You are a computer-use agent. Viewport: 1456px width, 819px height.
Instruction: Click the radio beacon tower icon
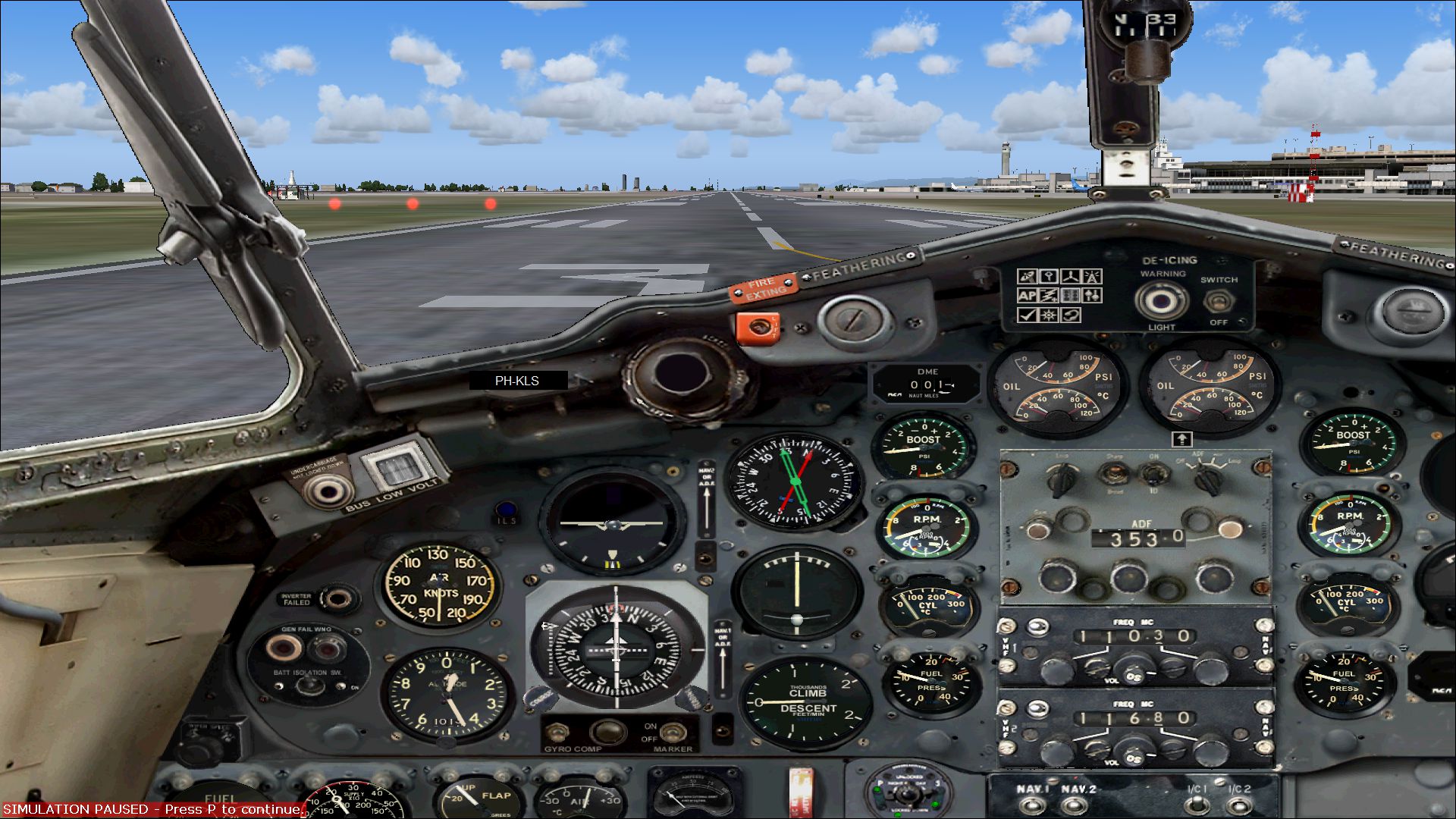coord(1092,277)
